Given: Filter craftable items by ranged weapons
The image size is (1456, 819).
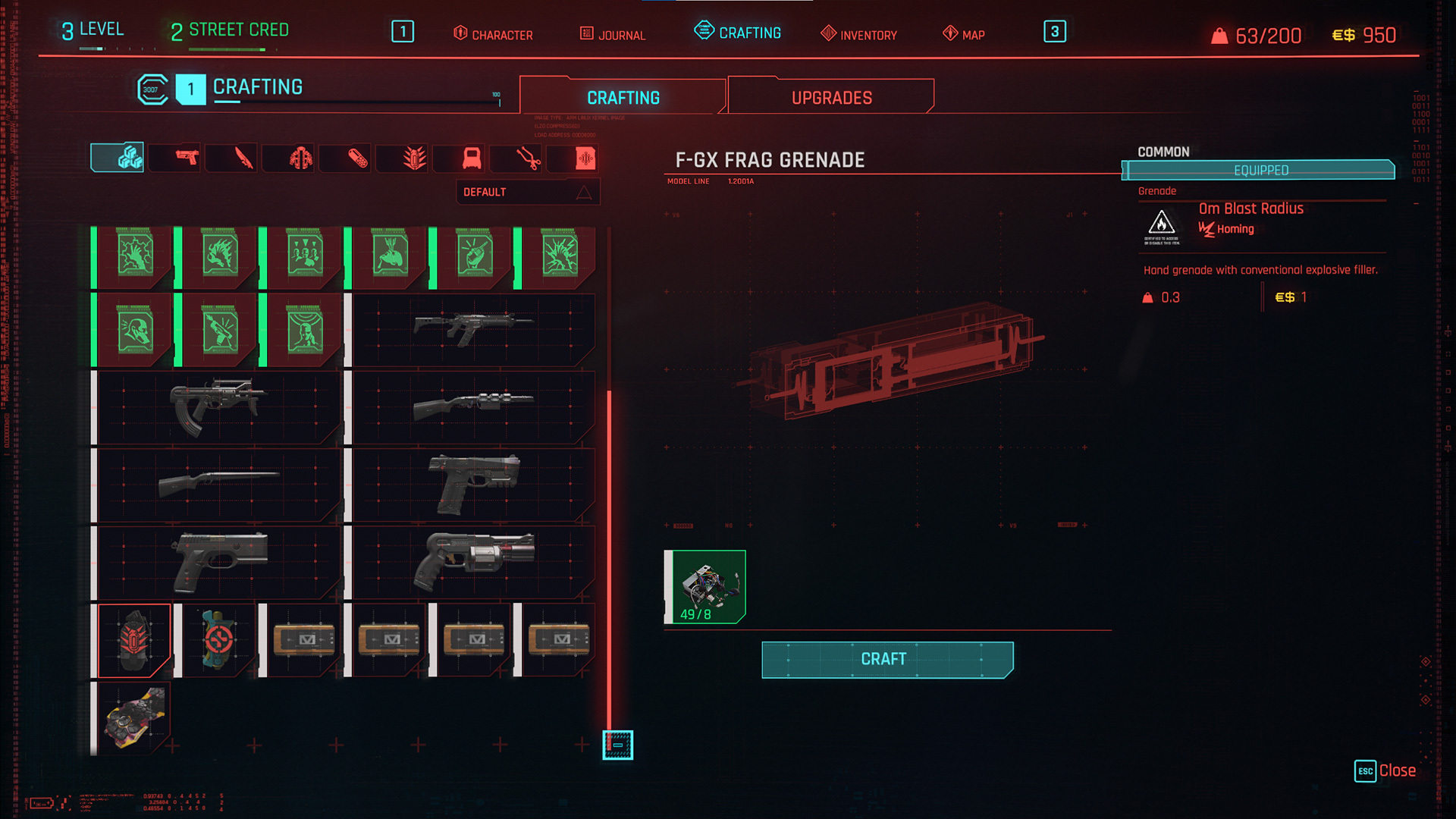Looking at the screenshot, I should point(174,158).
